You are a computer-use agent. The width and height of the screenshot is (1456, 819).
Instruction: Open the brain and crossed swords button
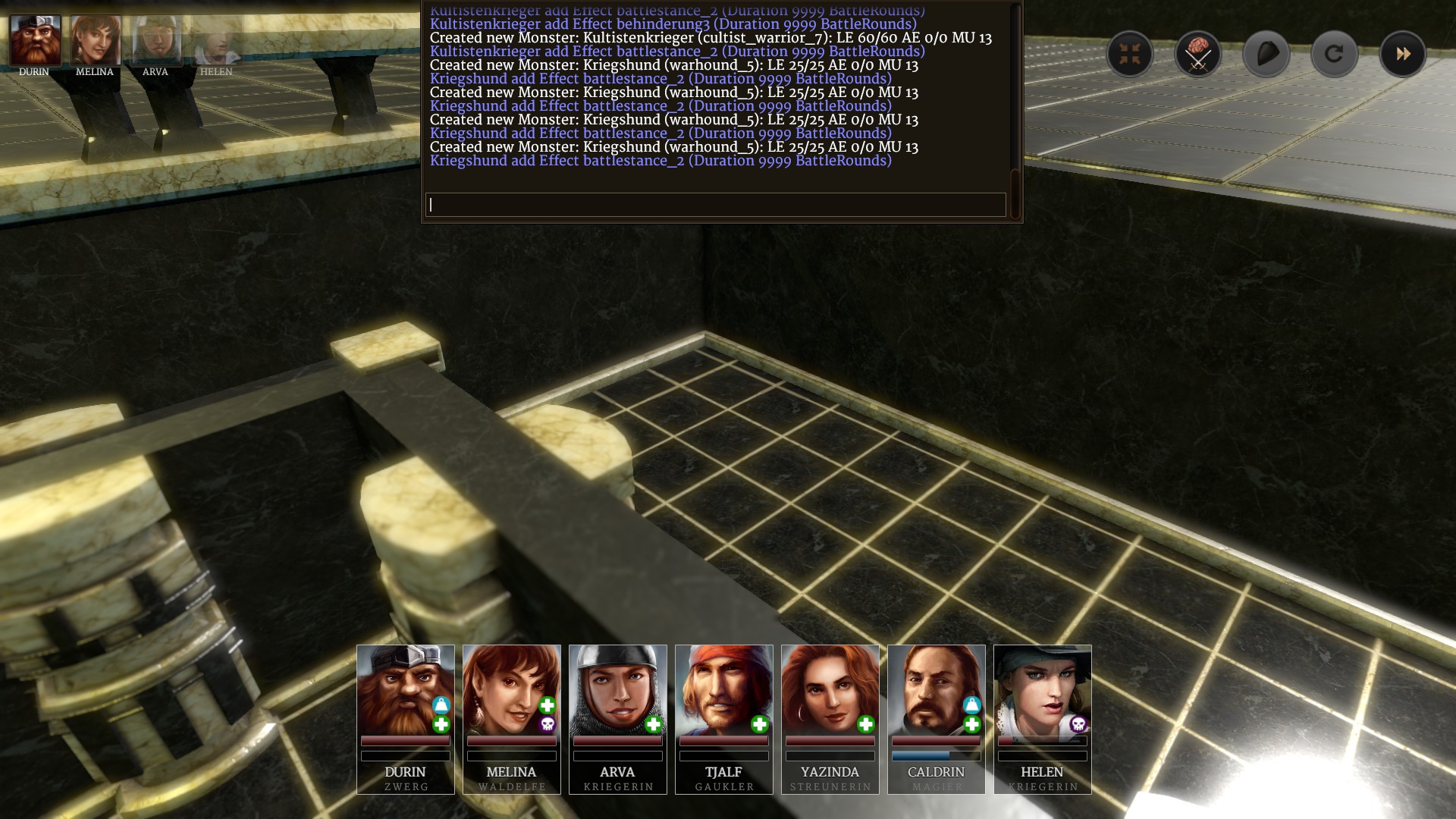(1197, 54)
